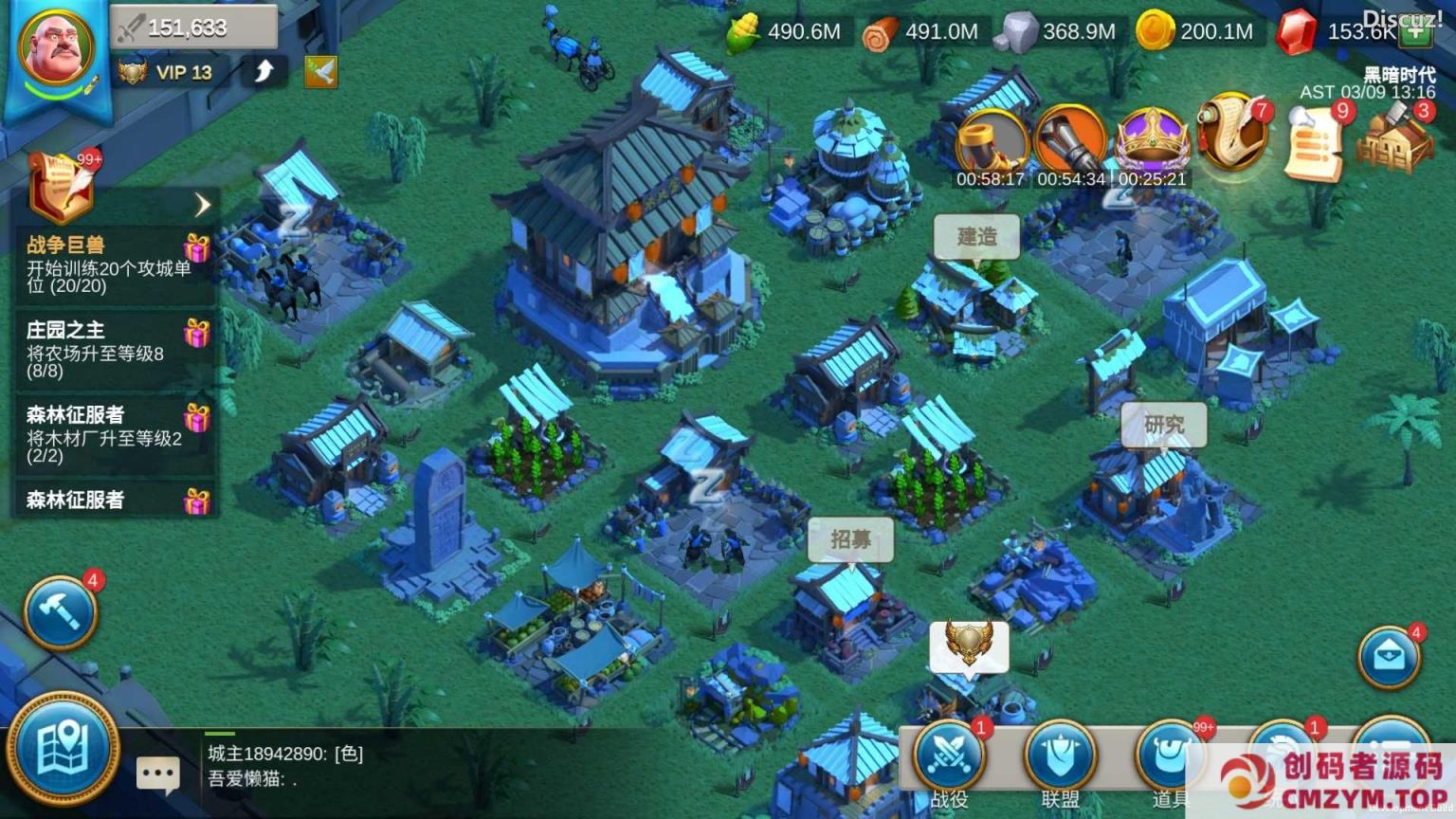1456x819 pixels.
Task: Open the paper list icon with badge 9
Action: pos(1314,142)
